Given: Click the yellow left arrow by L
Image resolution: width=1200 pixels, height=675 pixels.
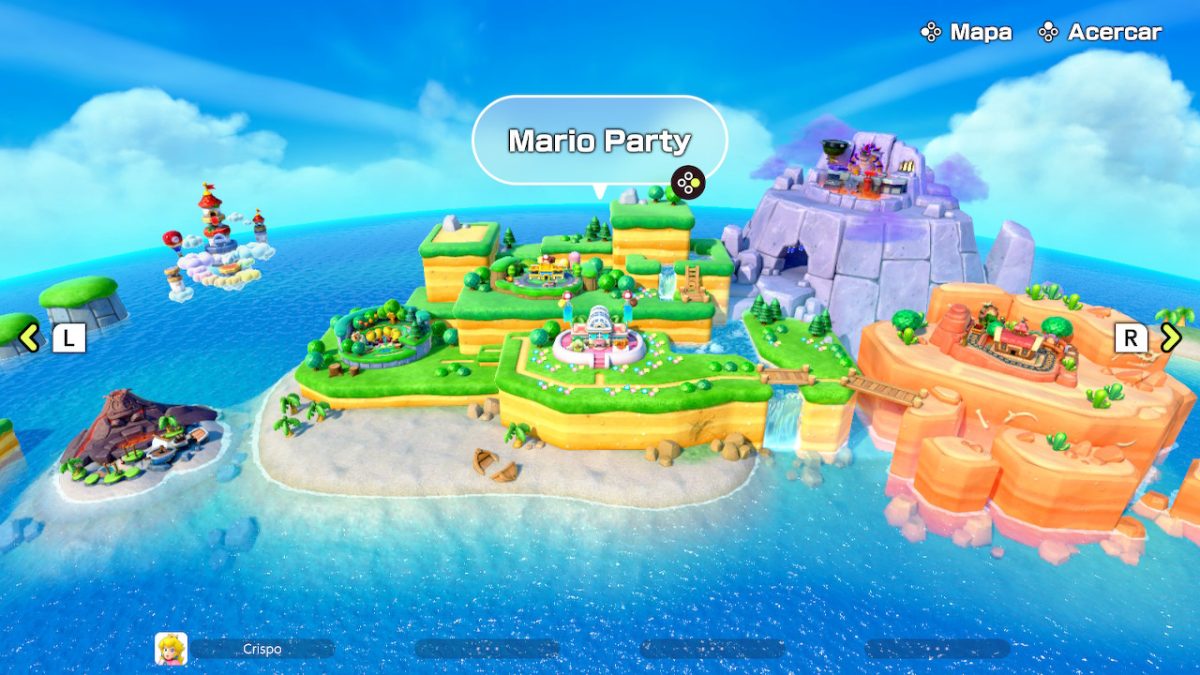Looking at the screenshot, I should (30, 338).
